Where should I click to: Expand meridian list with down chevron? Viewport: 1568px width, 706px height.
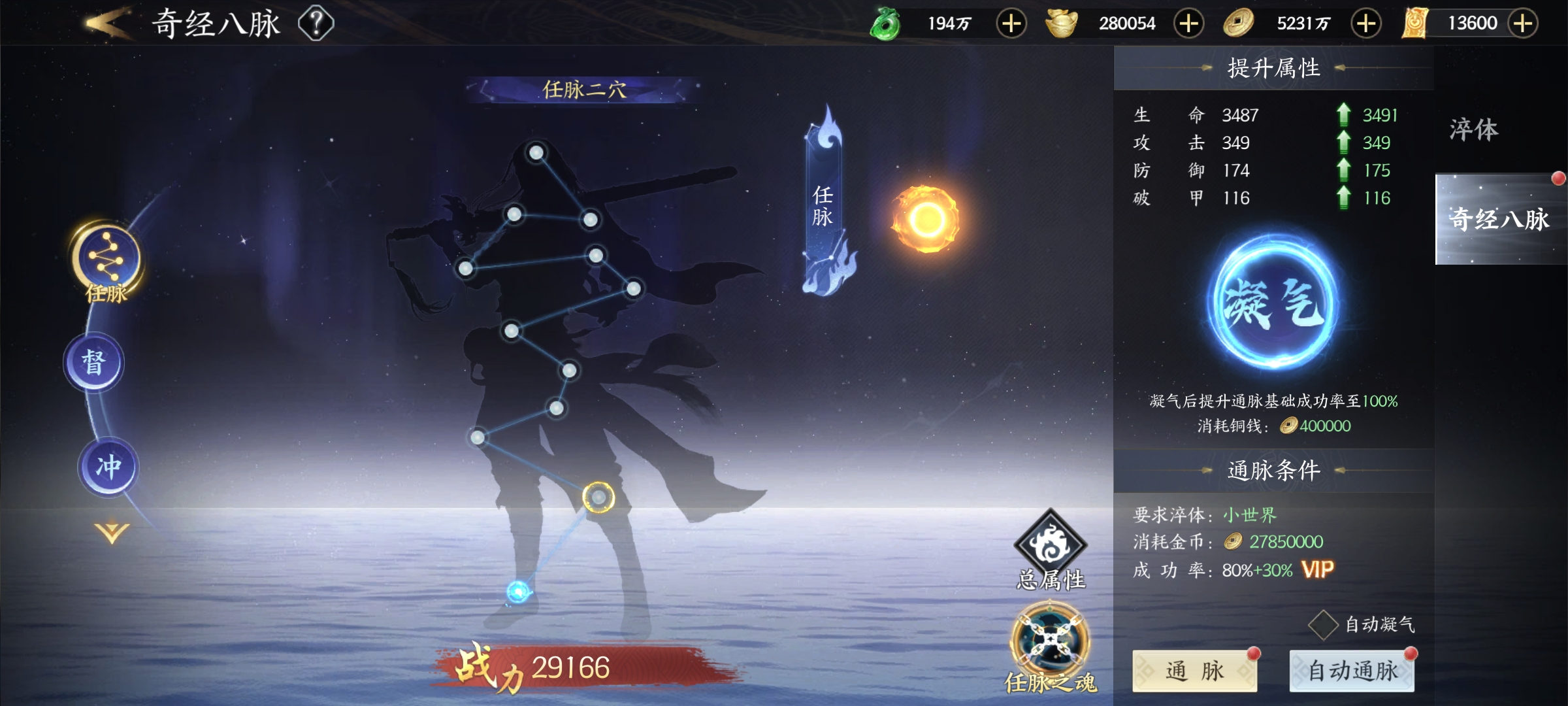[112, 532]
